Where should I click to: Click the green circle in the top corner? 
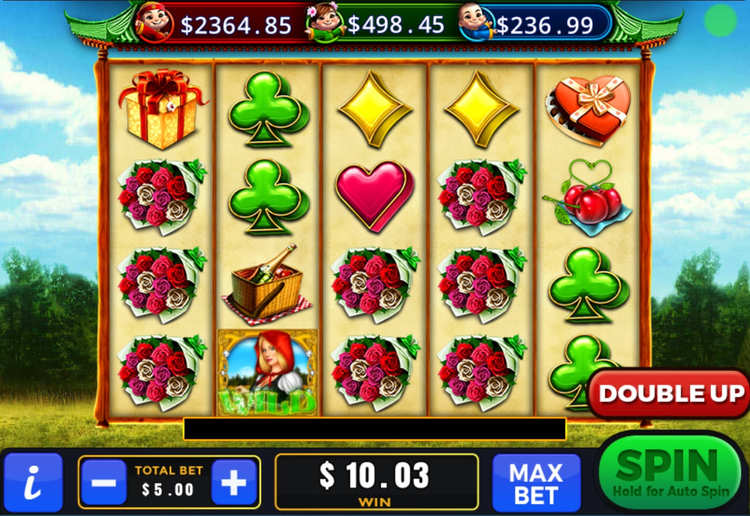[719, 20]
